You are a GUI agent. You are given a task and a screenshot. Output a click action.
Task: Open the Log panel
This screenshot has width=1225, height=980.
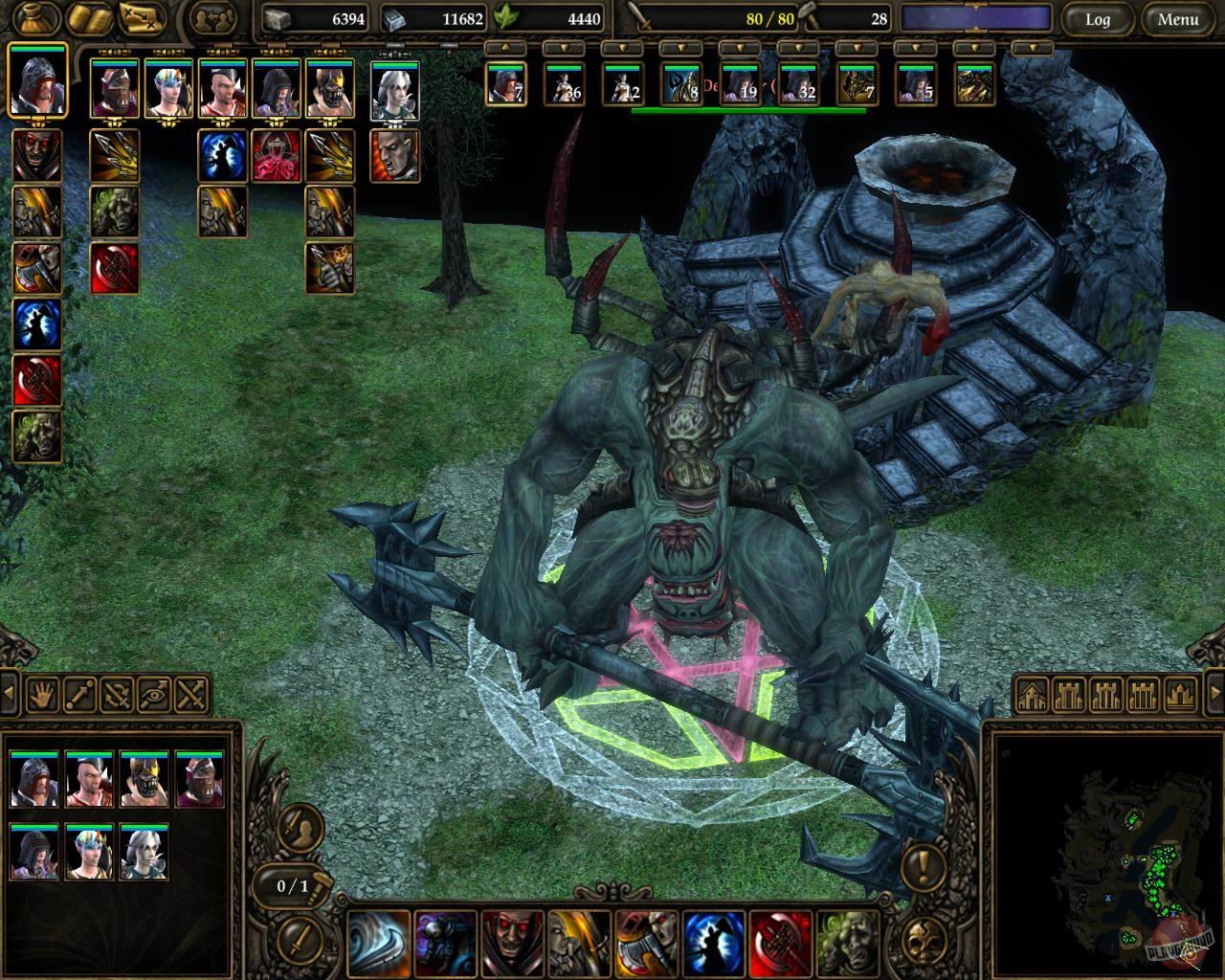tap(1099, 19)
